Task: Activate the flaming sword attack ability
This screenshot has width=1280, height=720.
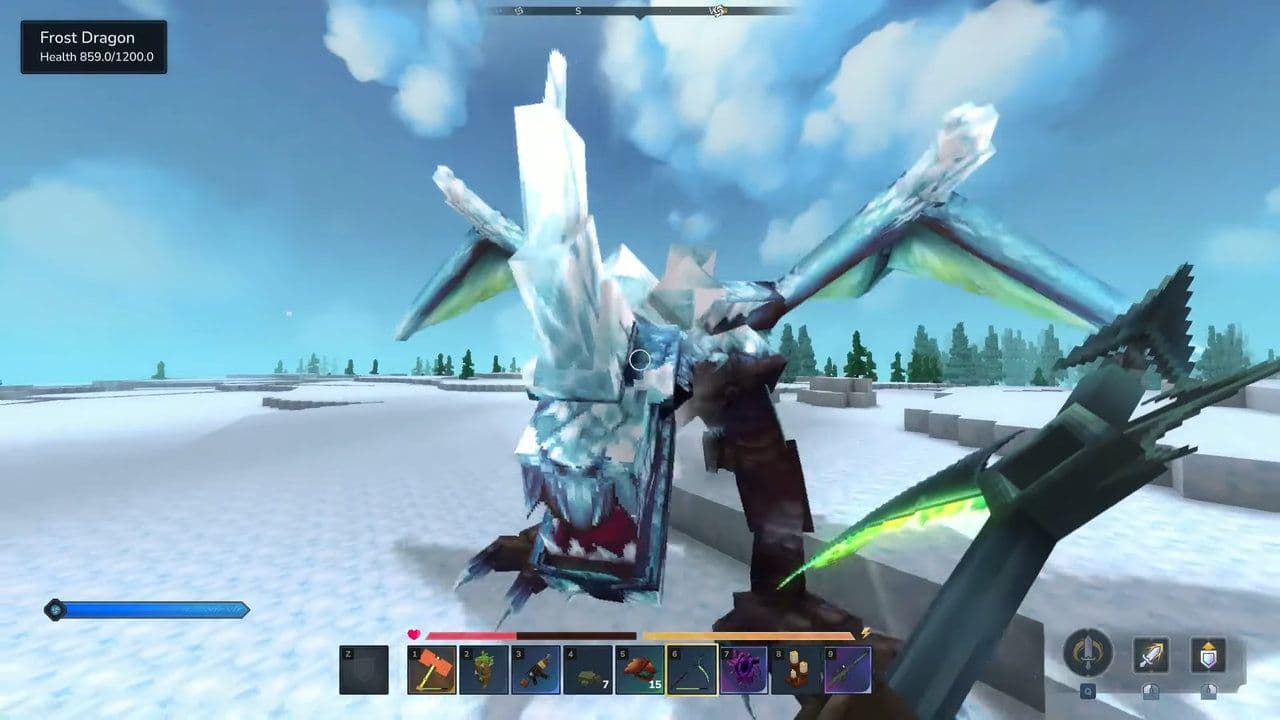Action: tap(1150, 655)
